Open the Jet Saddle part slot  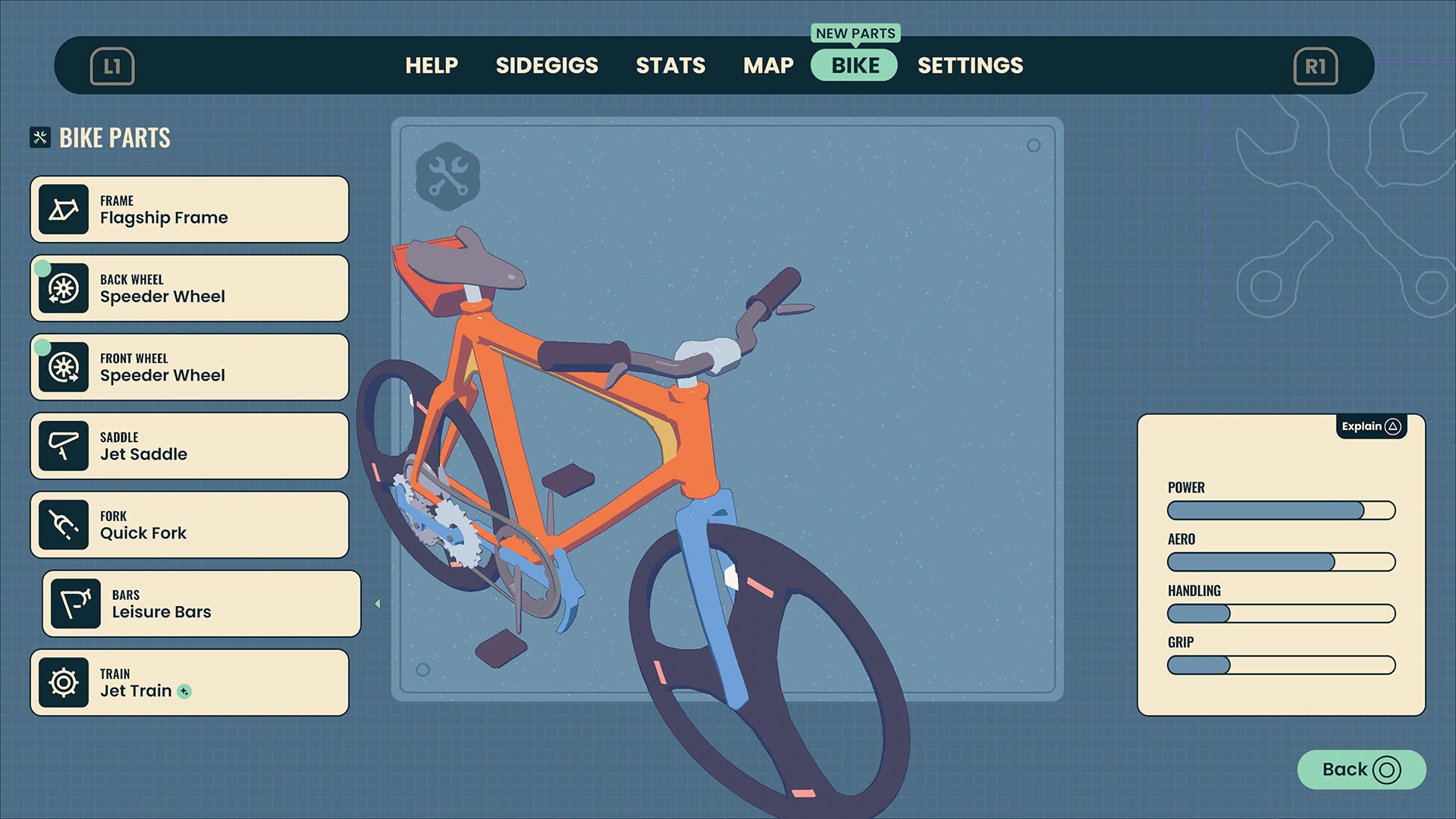point(190,447)
